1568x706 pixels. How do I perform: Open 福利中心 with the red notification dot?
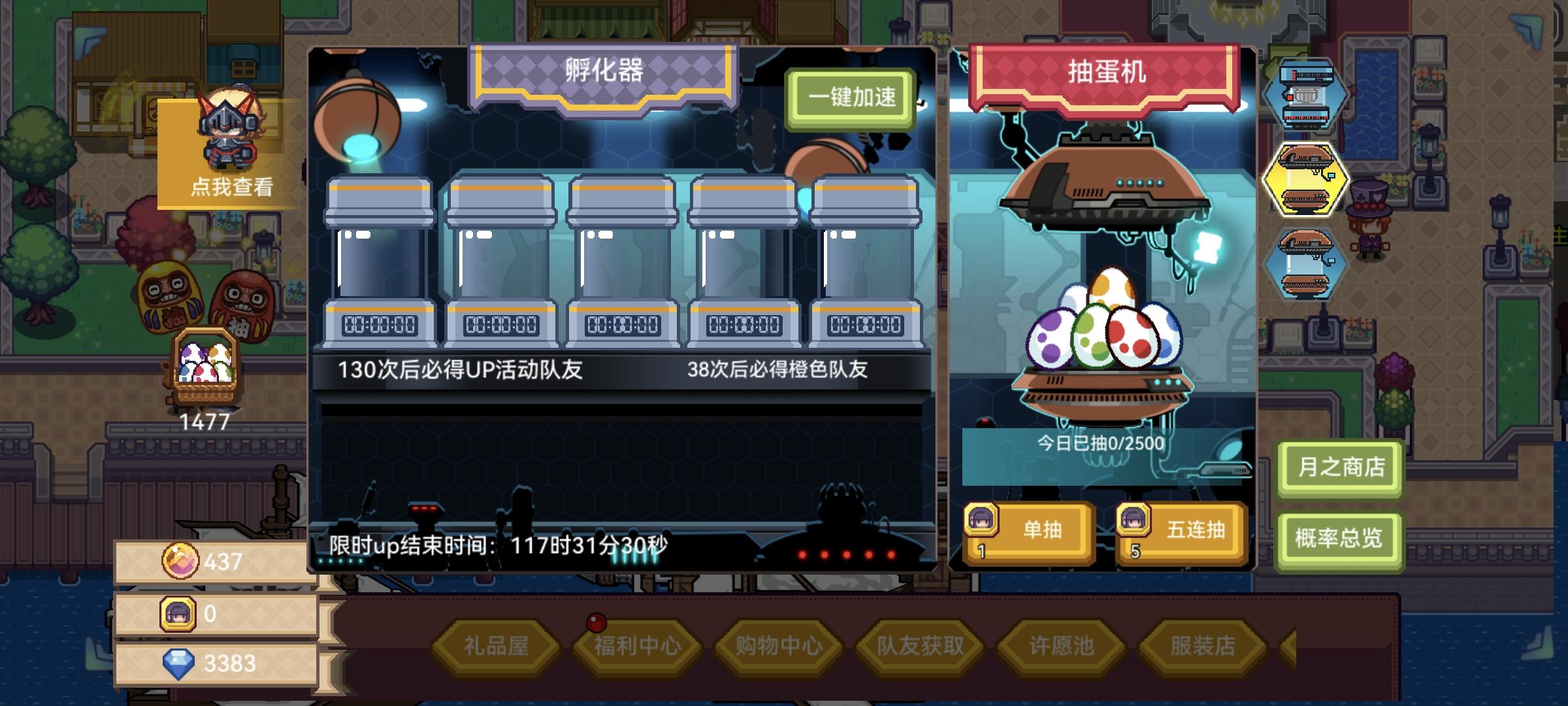(636, 645)
